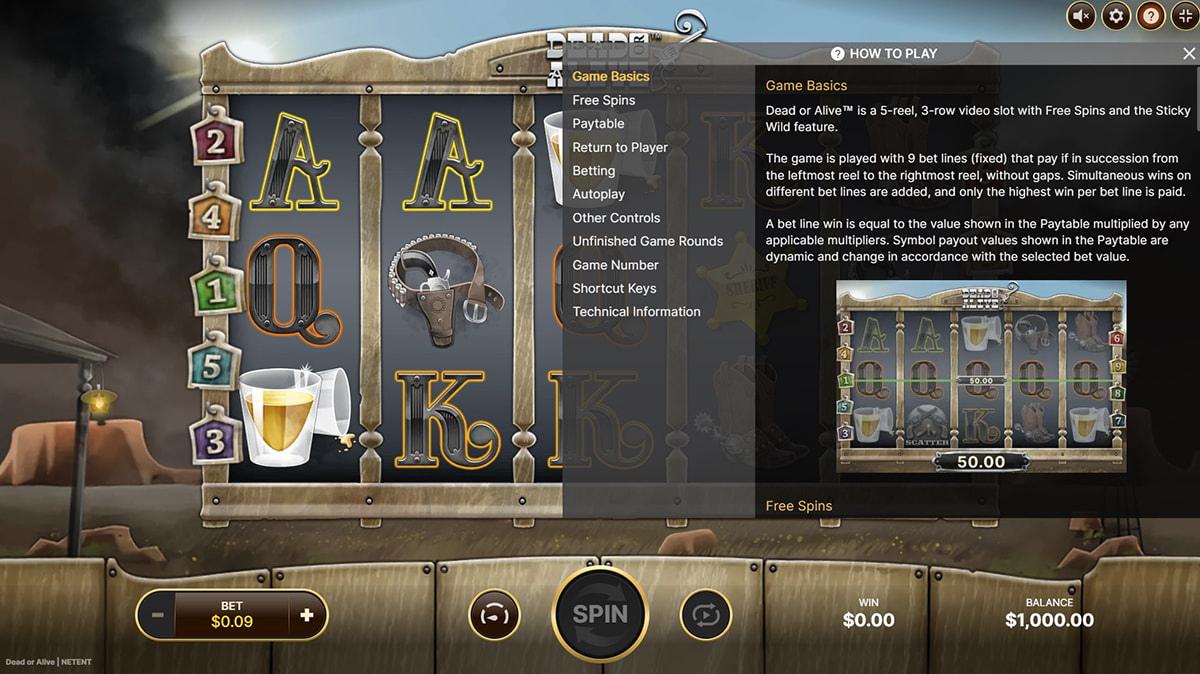Toggle the quick spin button left of SPIN
This screenshot has height=674, width=1200.
coord(494,615)
